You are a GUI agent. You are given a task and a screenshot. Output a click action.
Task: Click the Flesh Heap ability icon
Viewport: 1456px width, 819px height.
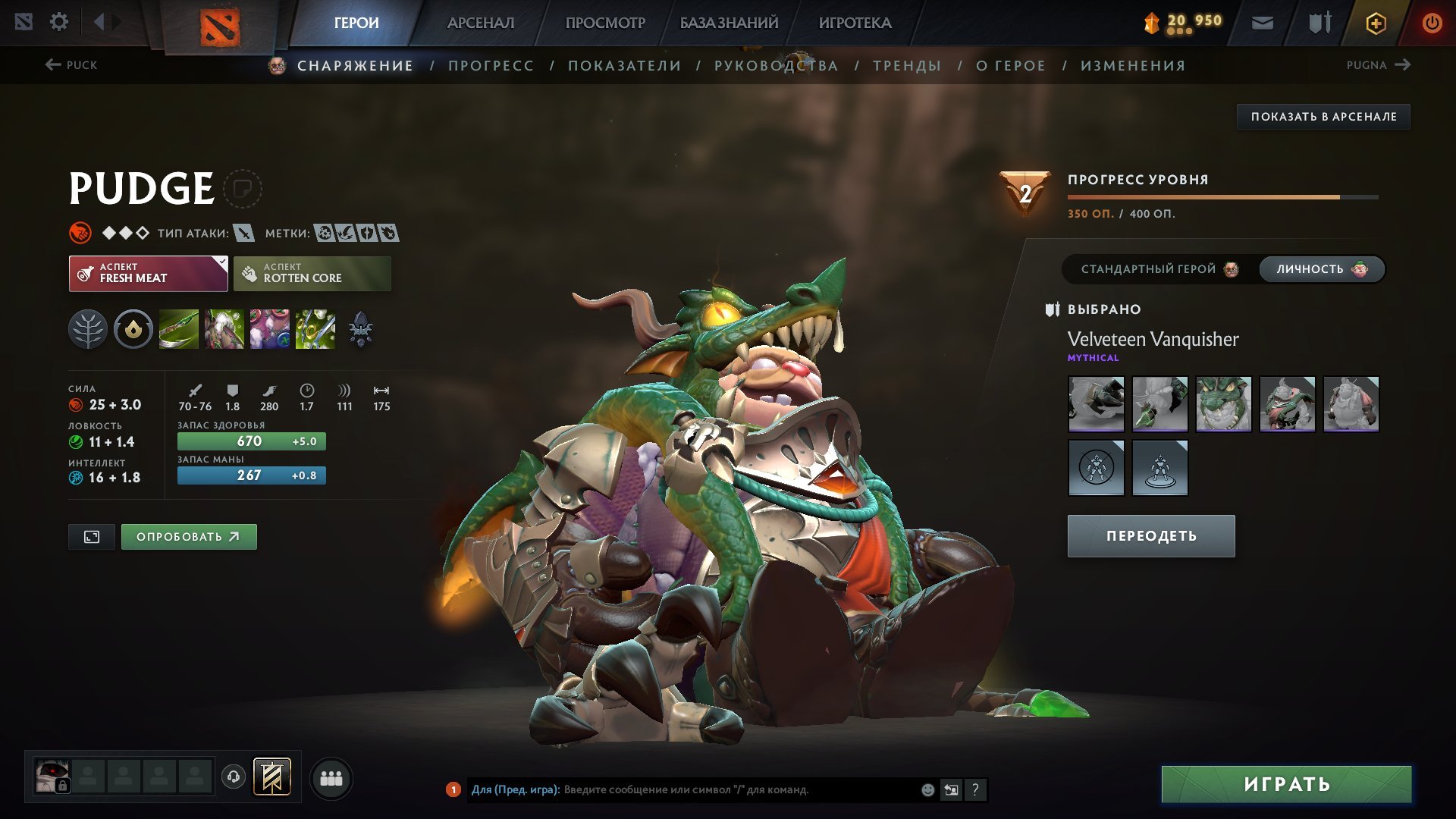point(270,328)
